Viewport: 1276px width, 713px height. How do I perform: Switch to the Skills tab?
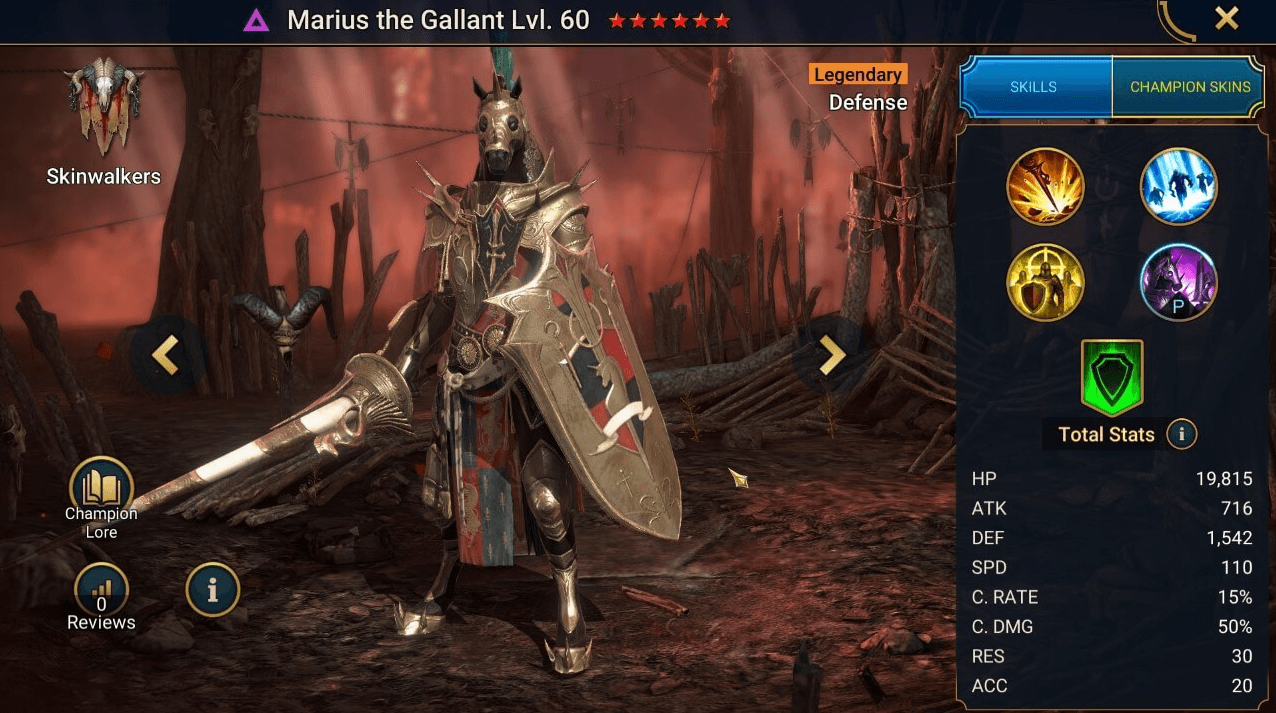coord(1034,87)
